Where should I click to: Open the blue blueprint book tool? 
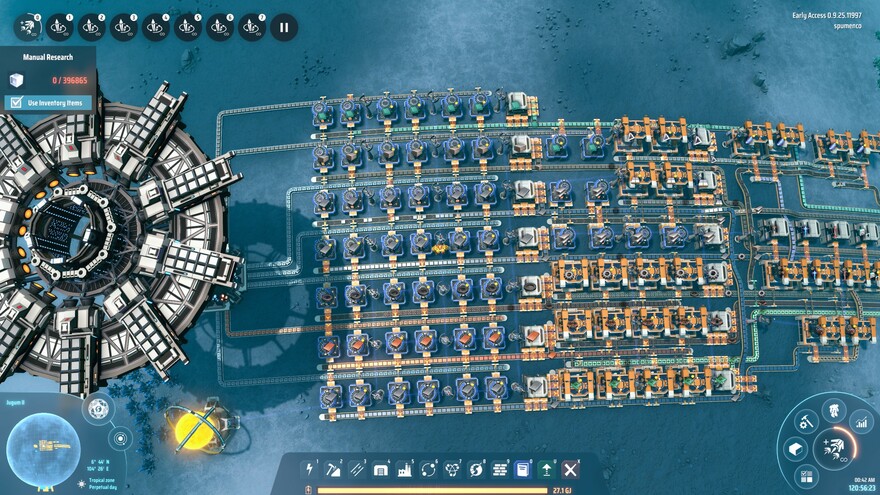point(523,468)
